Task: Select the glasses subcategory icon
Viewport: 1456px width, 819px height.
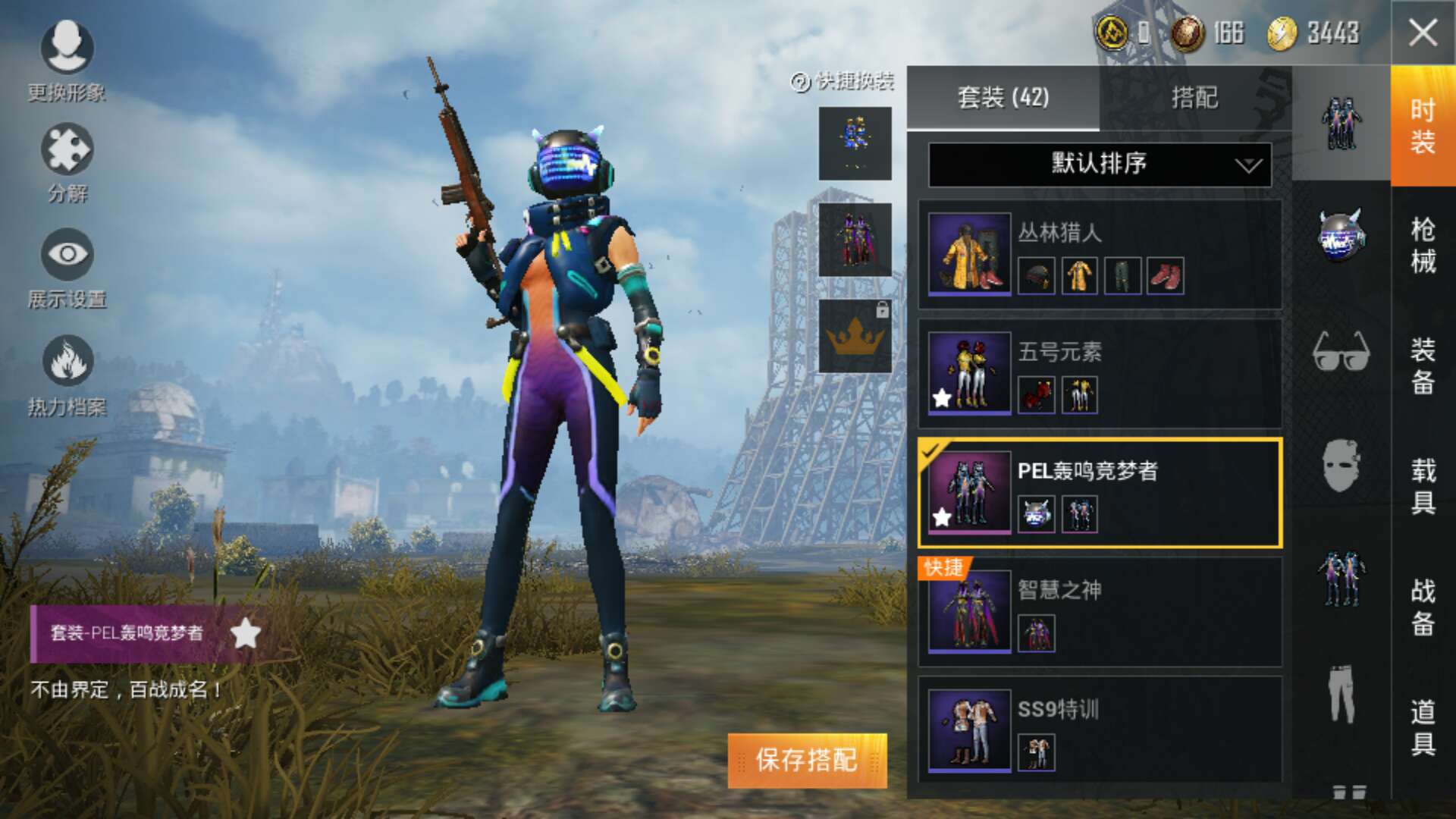Action: click(x=1341, y=351)
